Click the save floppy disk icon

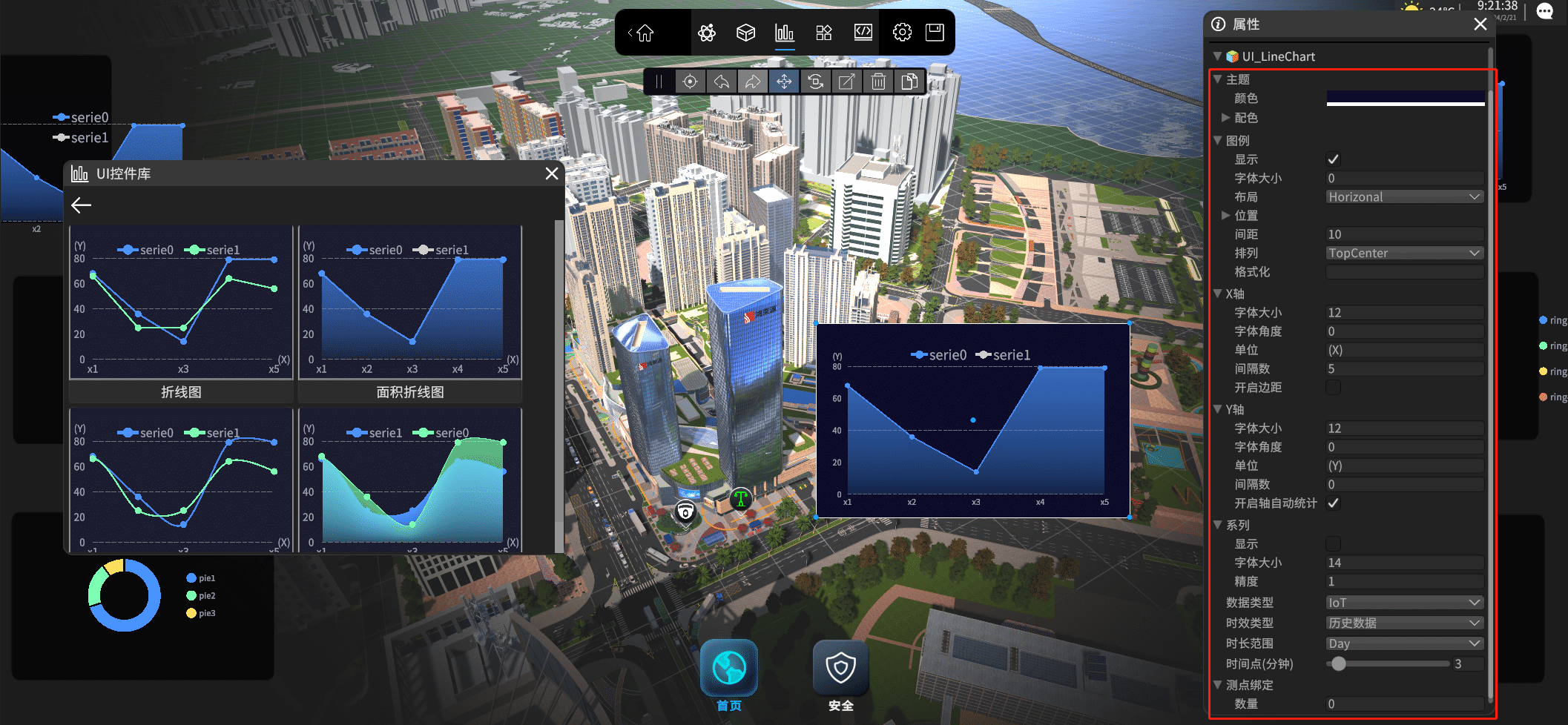tap(935, 33)
